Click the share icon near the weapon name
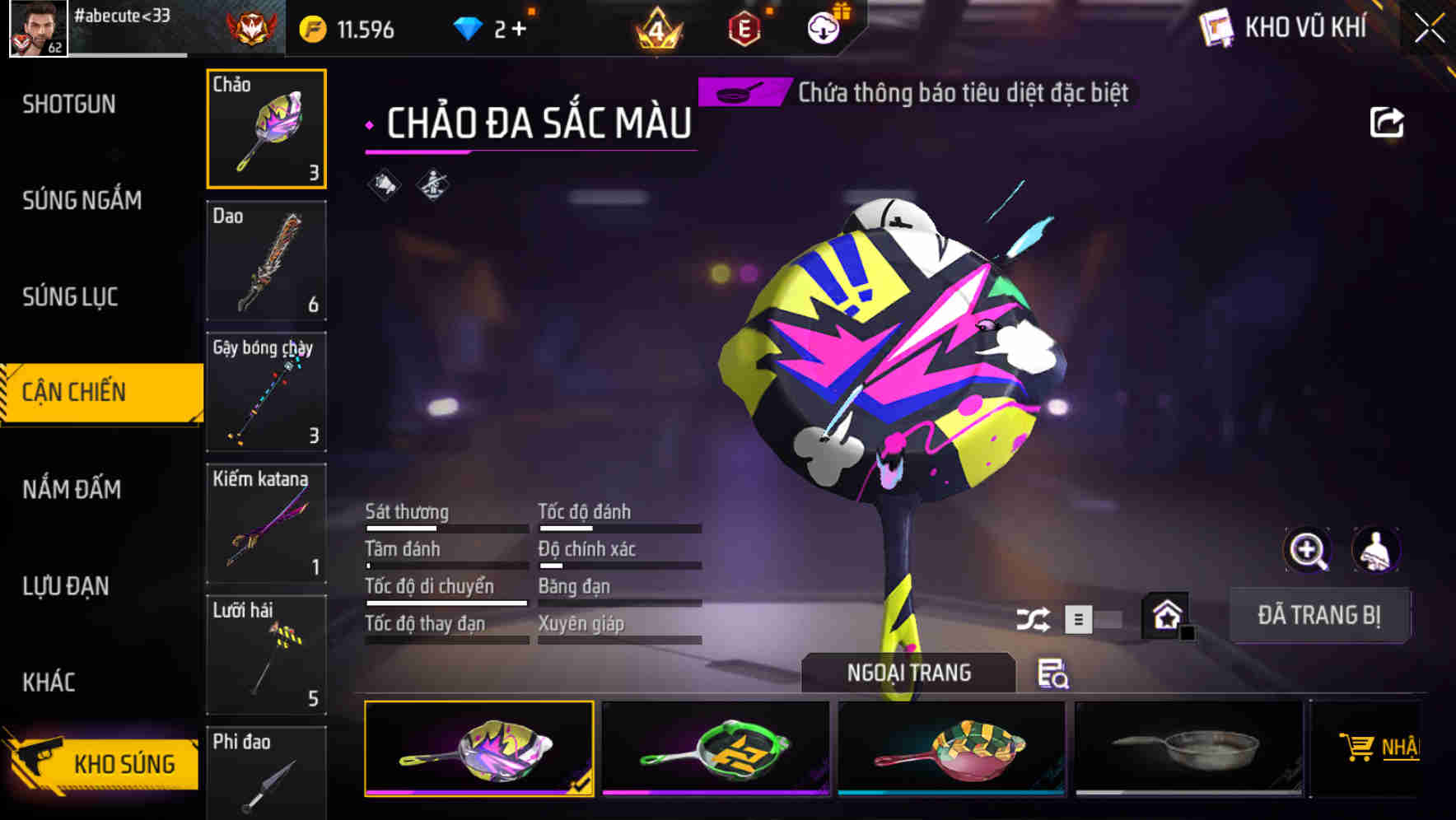The width and height of the screenshot is (1456, 820). pyautogui.click(x=1388, y=120)
